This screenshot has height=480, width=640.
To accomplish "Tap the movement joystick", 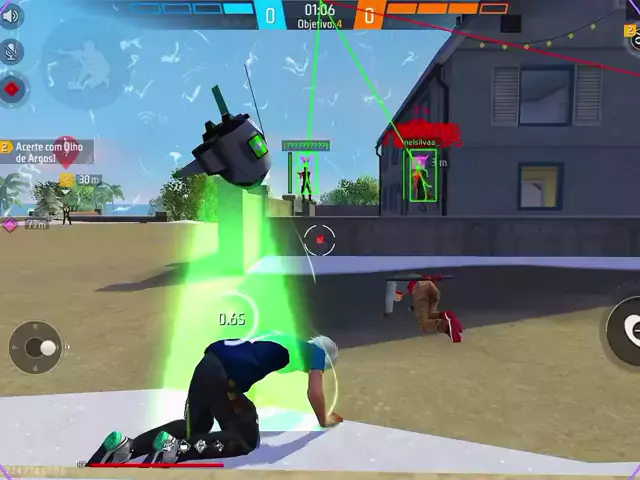I will (x=36, y=347).
